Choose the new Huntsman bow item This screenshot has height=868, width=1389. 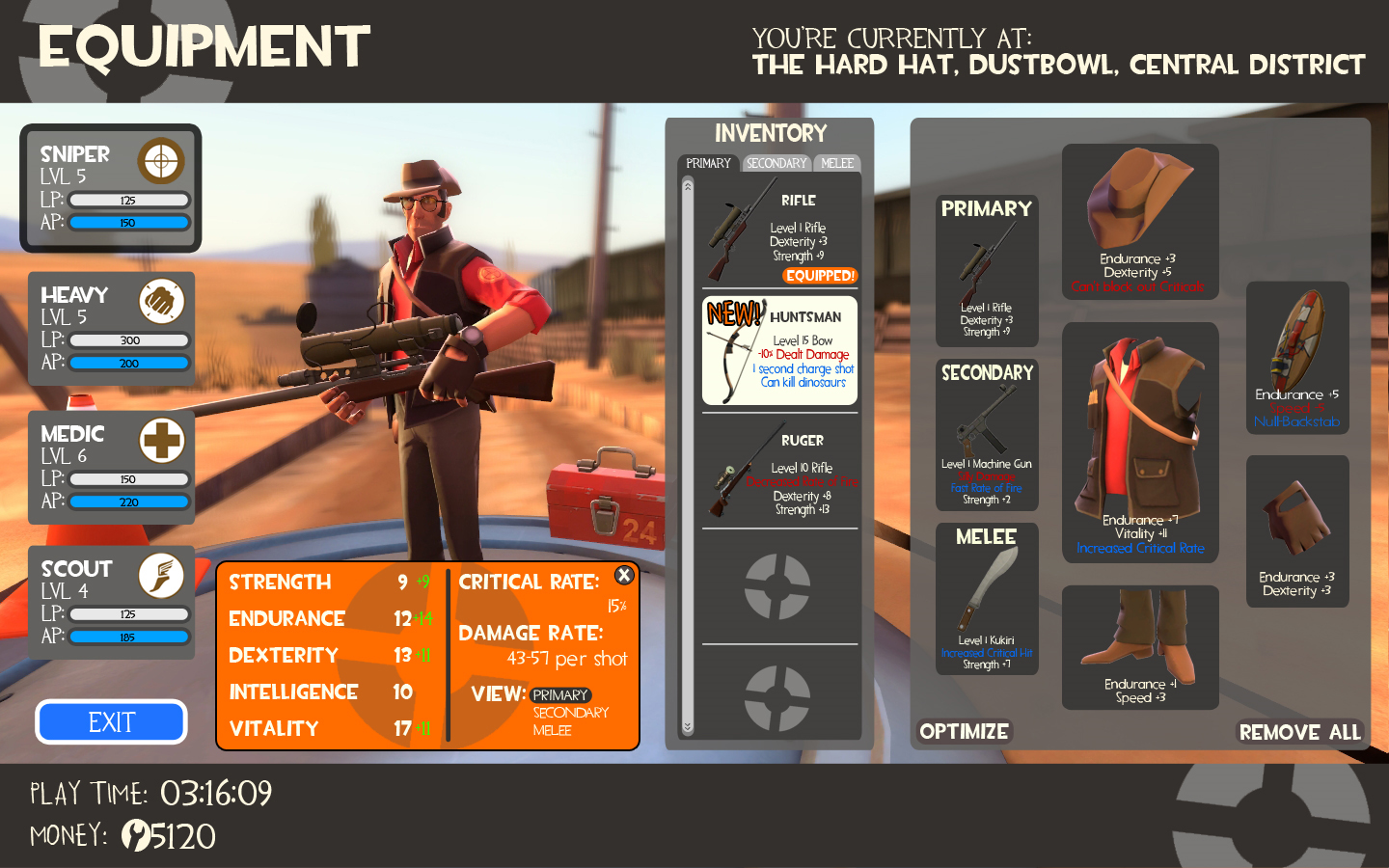(x=779, y=350)
